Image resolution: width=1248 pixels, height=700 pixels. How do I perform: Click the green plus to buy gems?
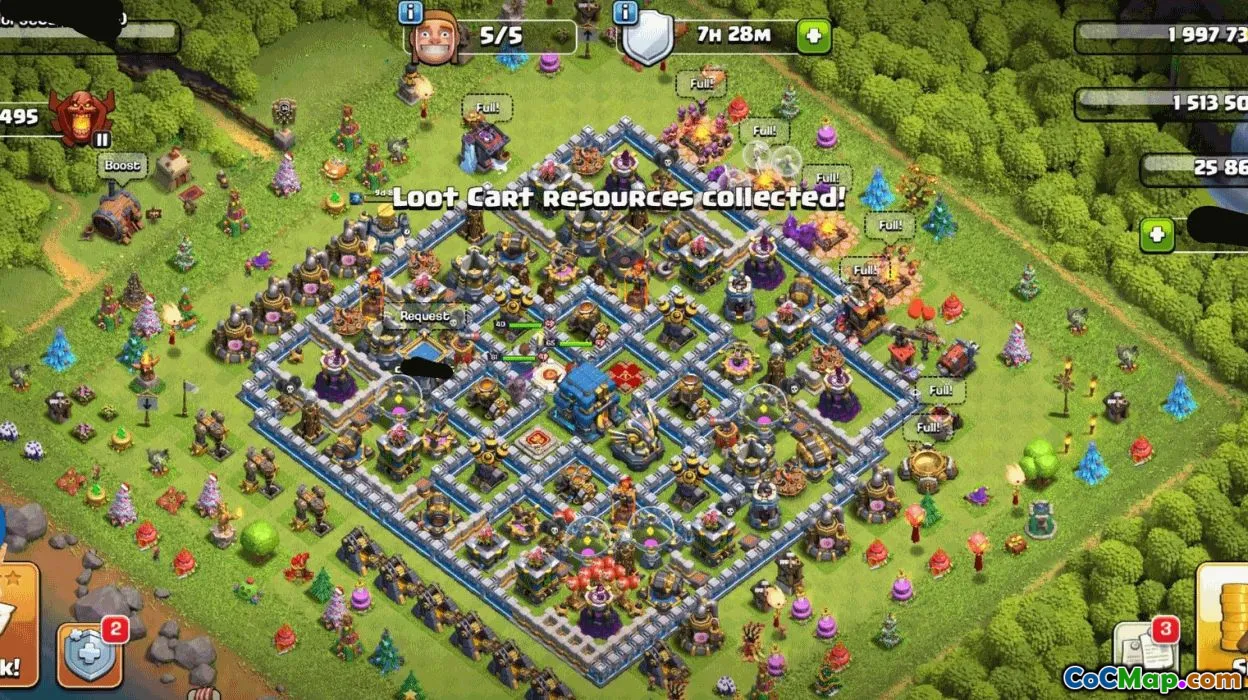click(1157, 236)
